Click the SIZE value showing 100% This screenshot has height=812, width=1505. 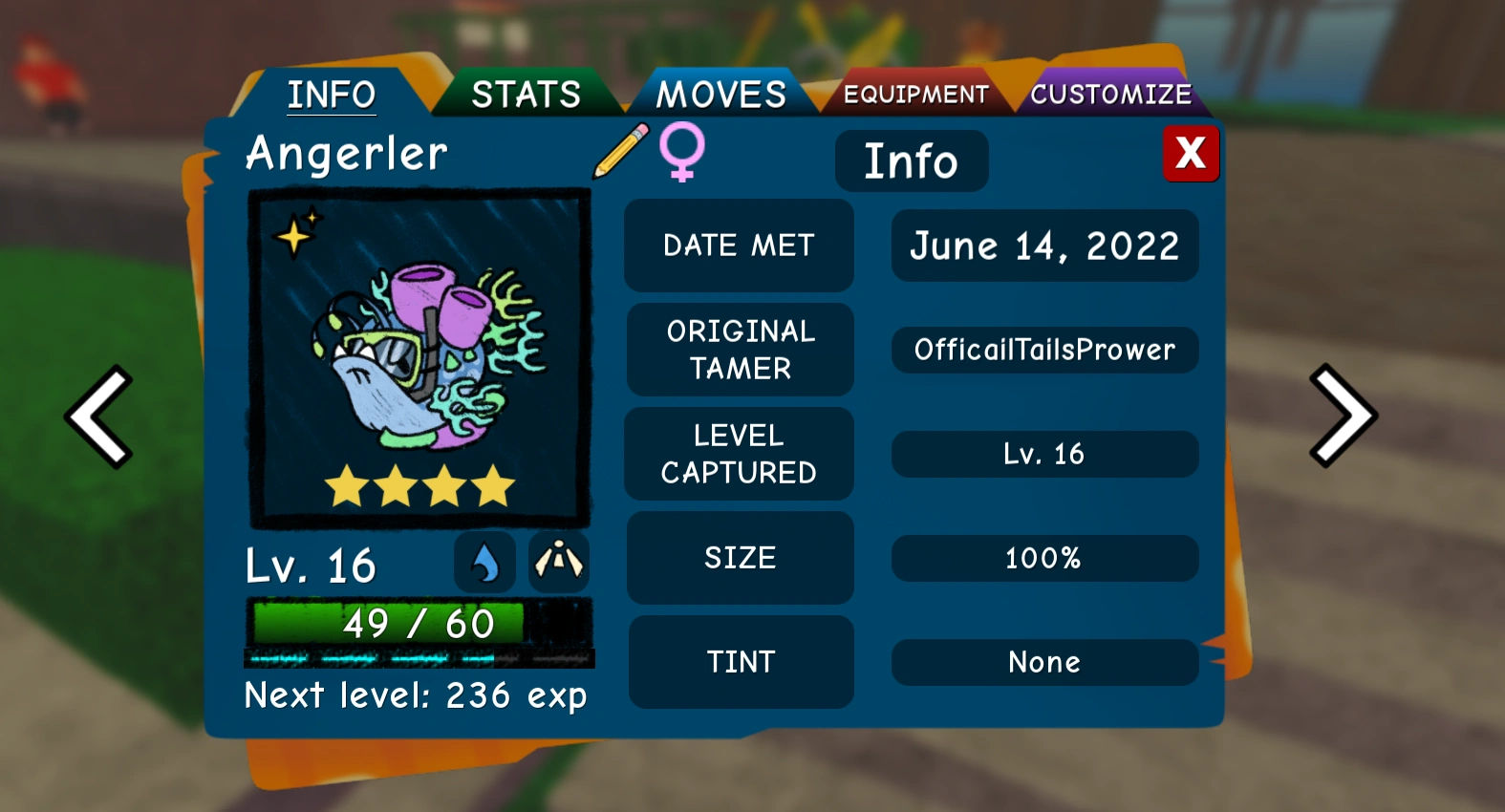[1044, 558]
